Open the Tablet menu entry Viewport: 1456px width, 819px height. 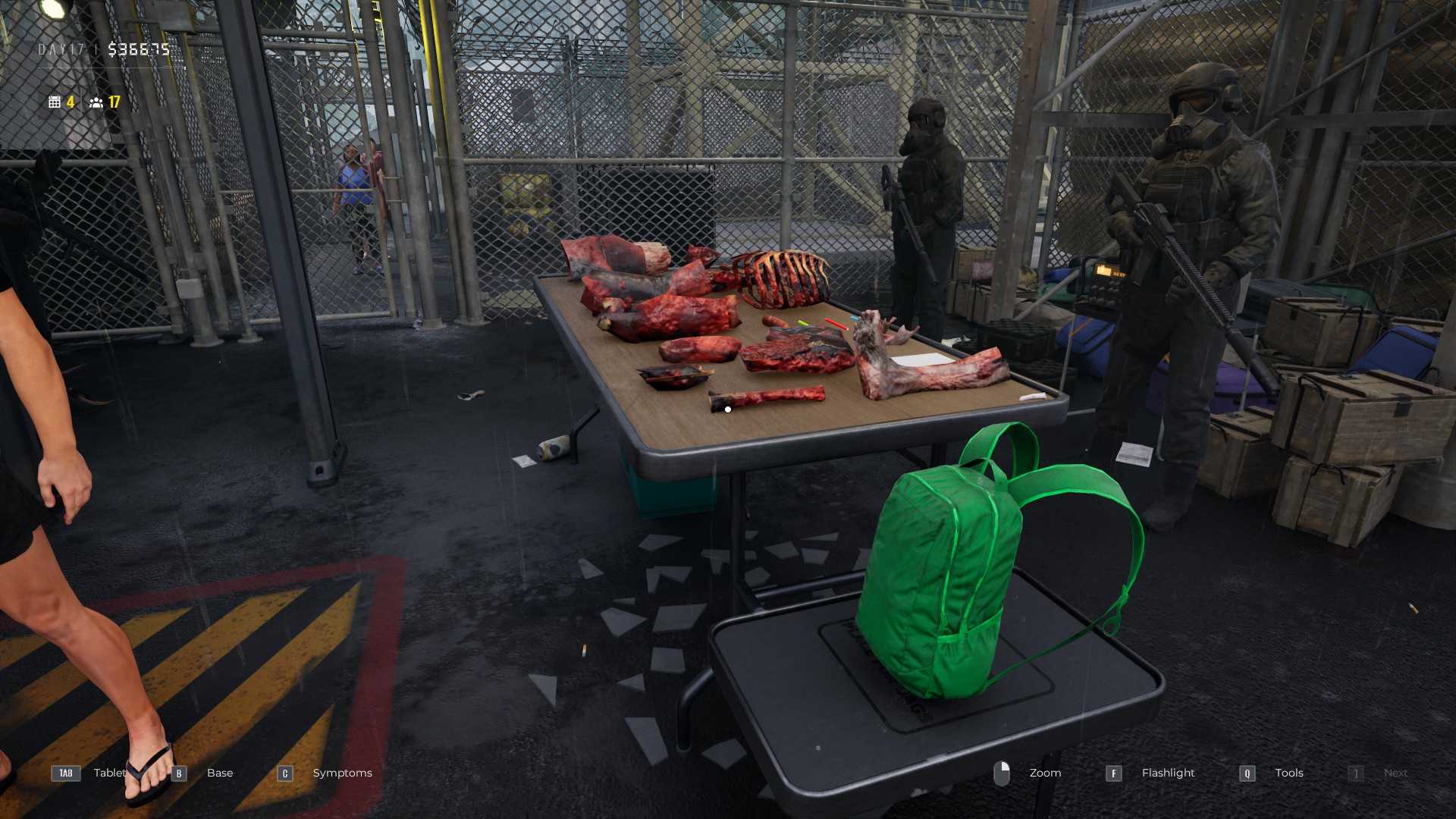click(x=109, y=773)
